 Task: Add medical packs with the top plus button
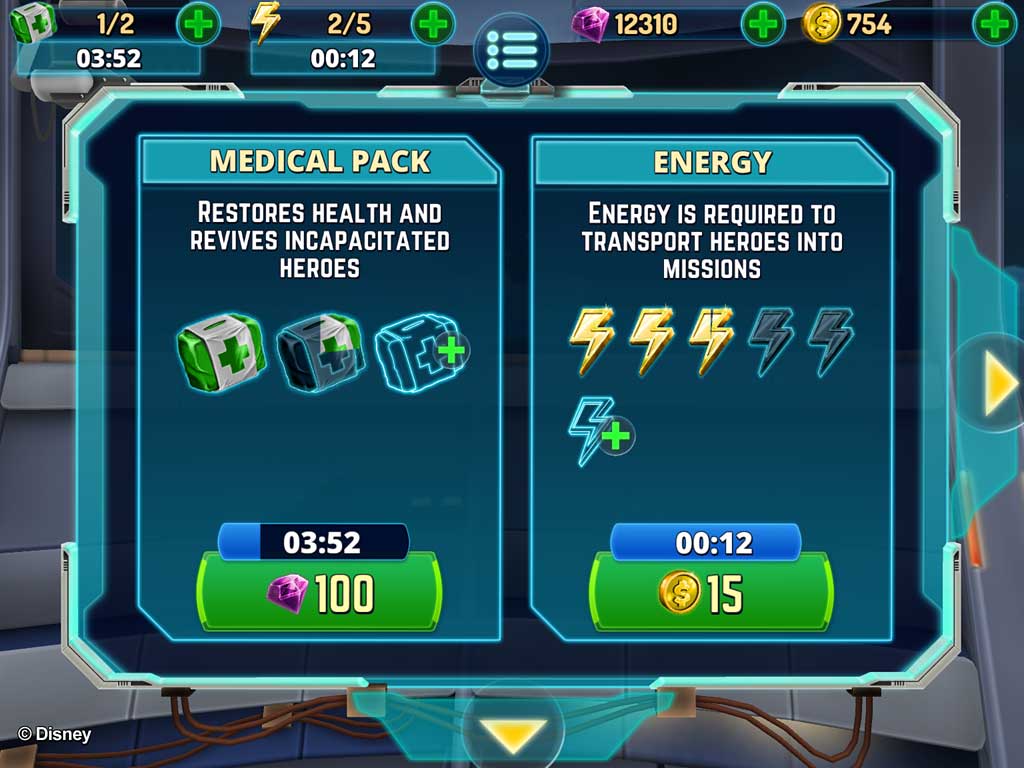coord(198,24)
